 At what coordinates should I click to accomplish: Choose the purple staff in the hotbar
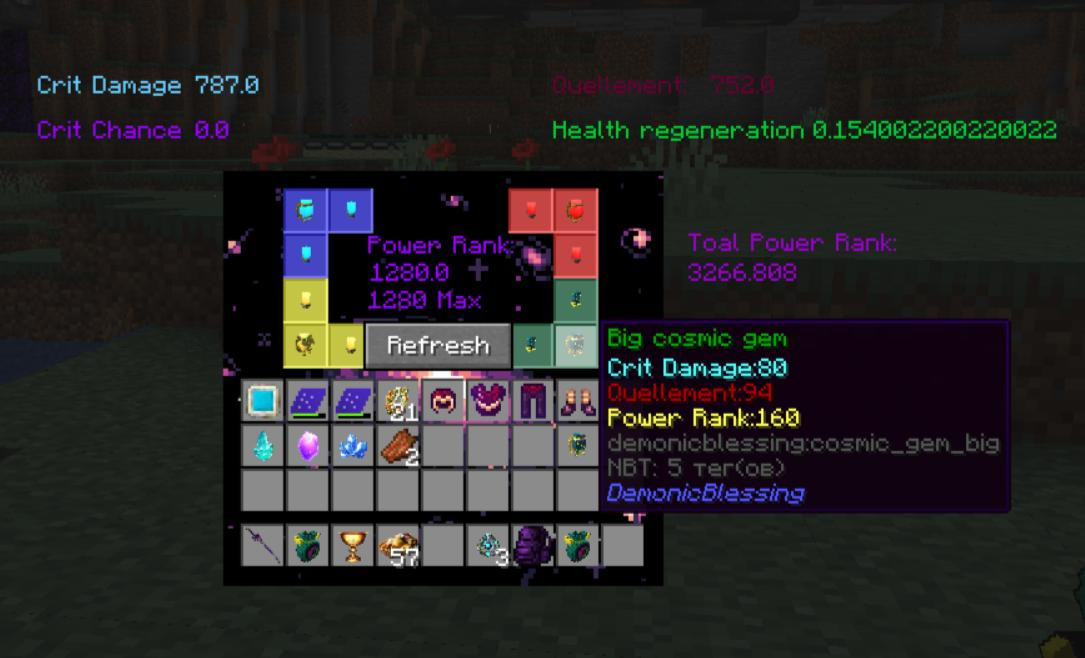tap(263, 546)
